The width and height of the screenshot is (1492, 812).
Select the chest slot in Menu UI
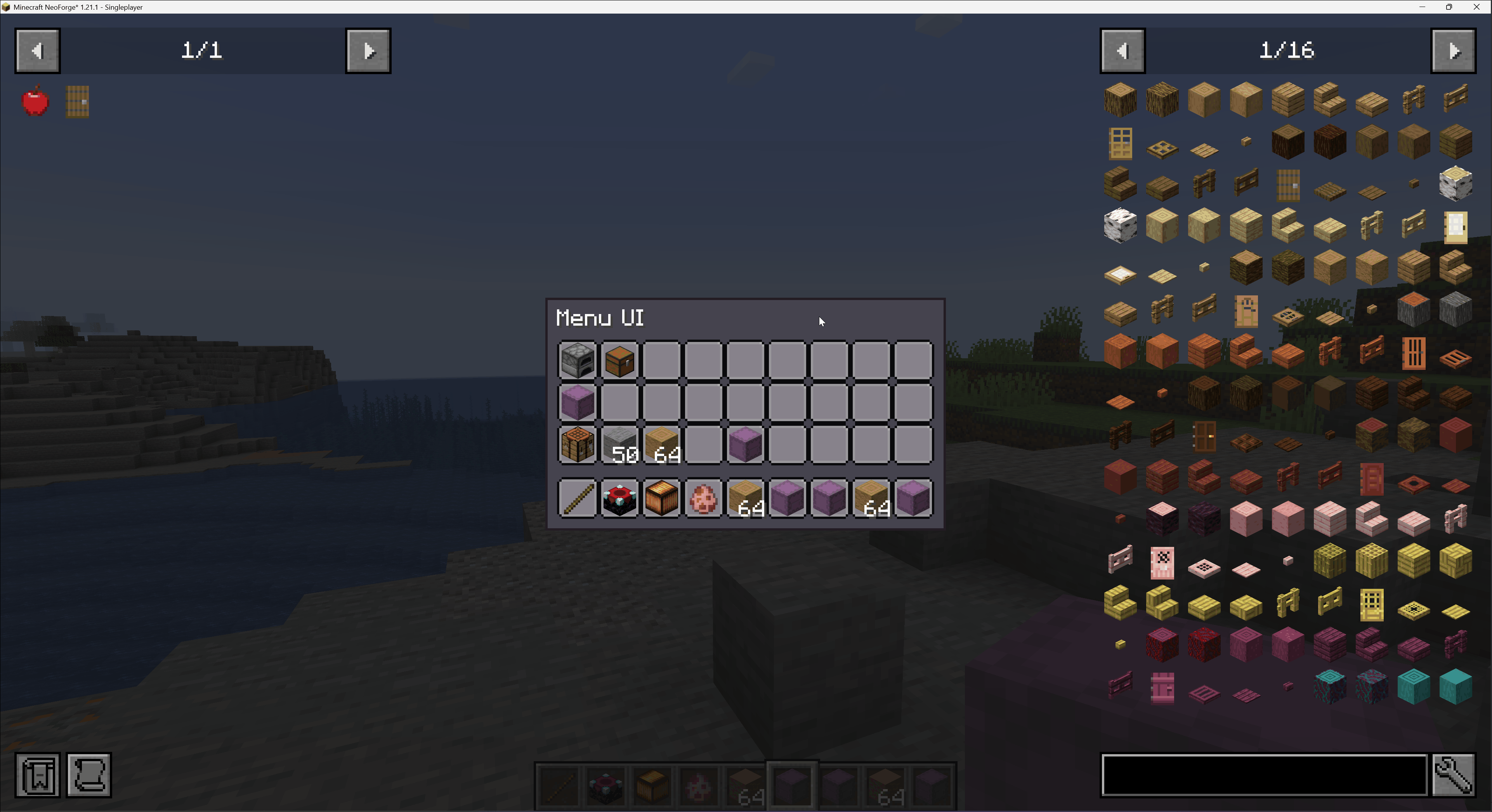pos(619,360)
